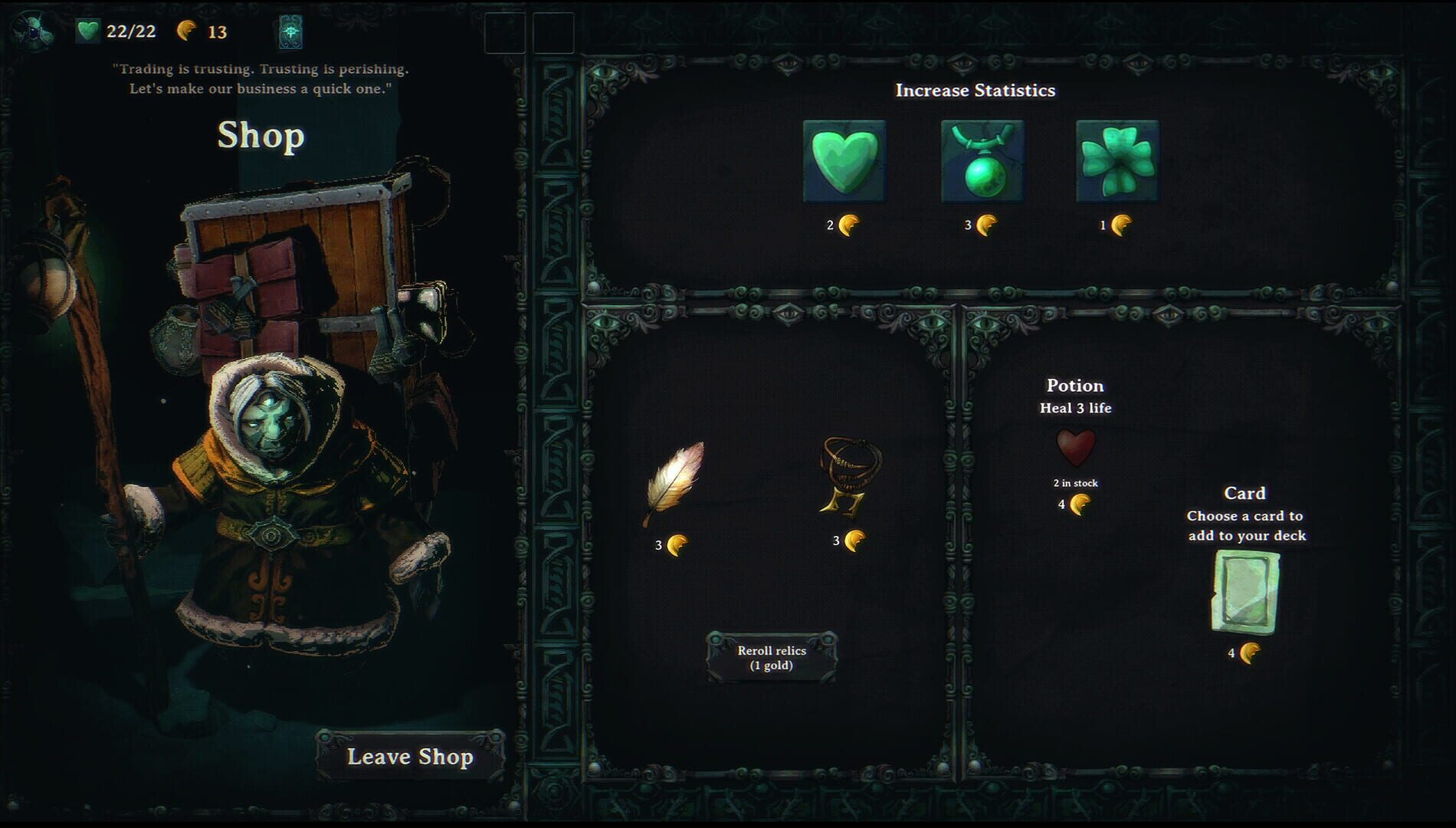The height and width of the screenshot is (828, 1456).
Task: Click the Potion section title
Action: [x=1076, y=386]
